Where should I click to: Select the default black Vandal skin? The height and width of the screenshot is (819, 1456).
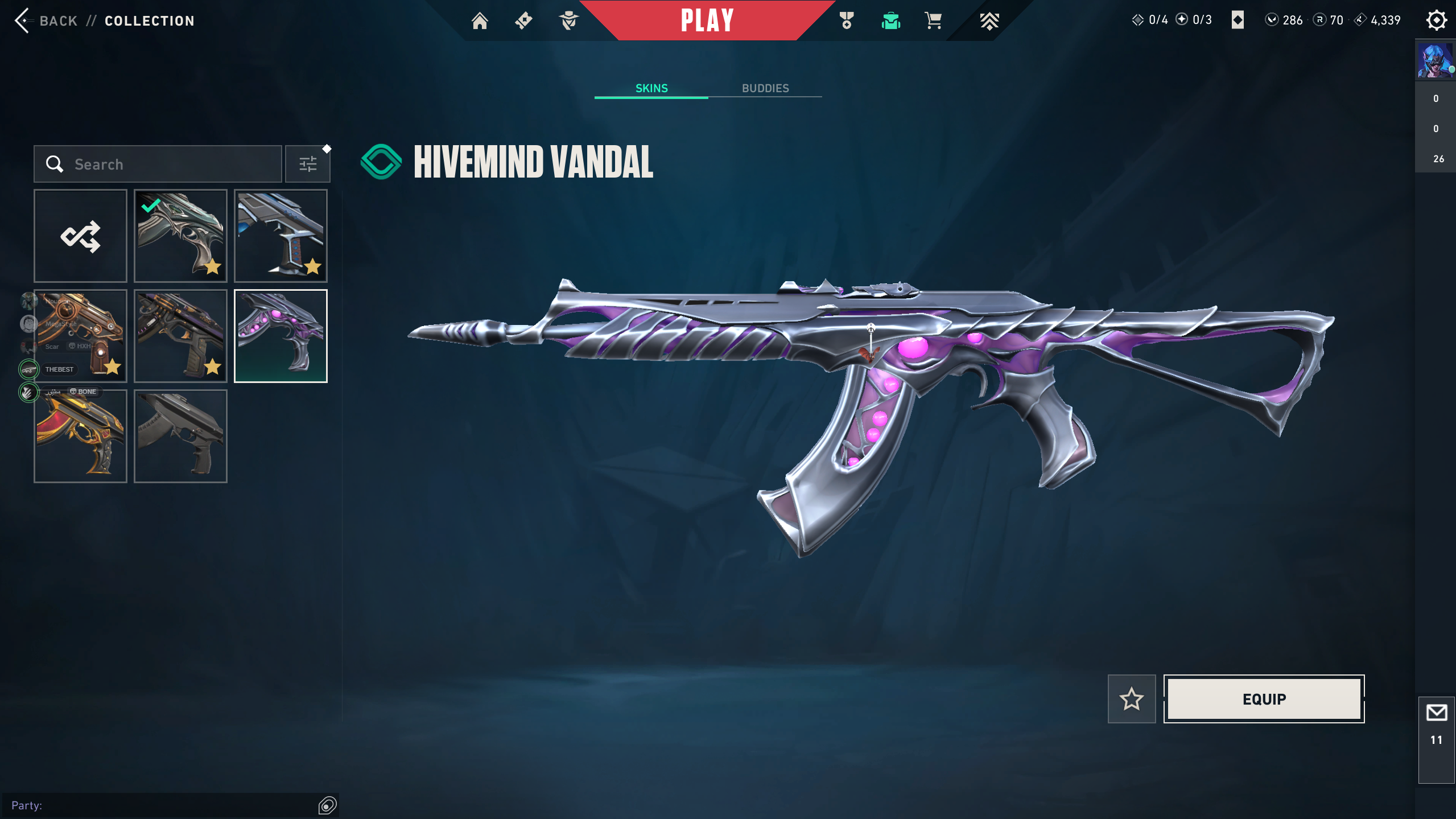click(180, 437)
